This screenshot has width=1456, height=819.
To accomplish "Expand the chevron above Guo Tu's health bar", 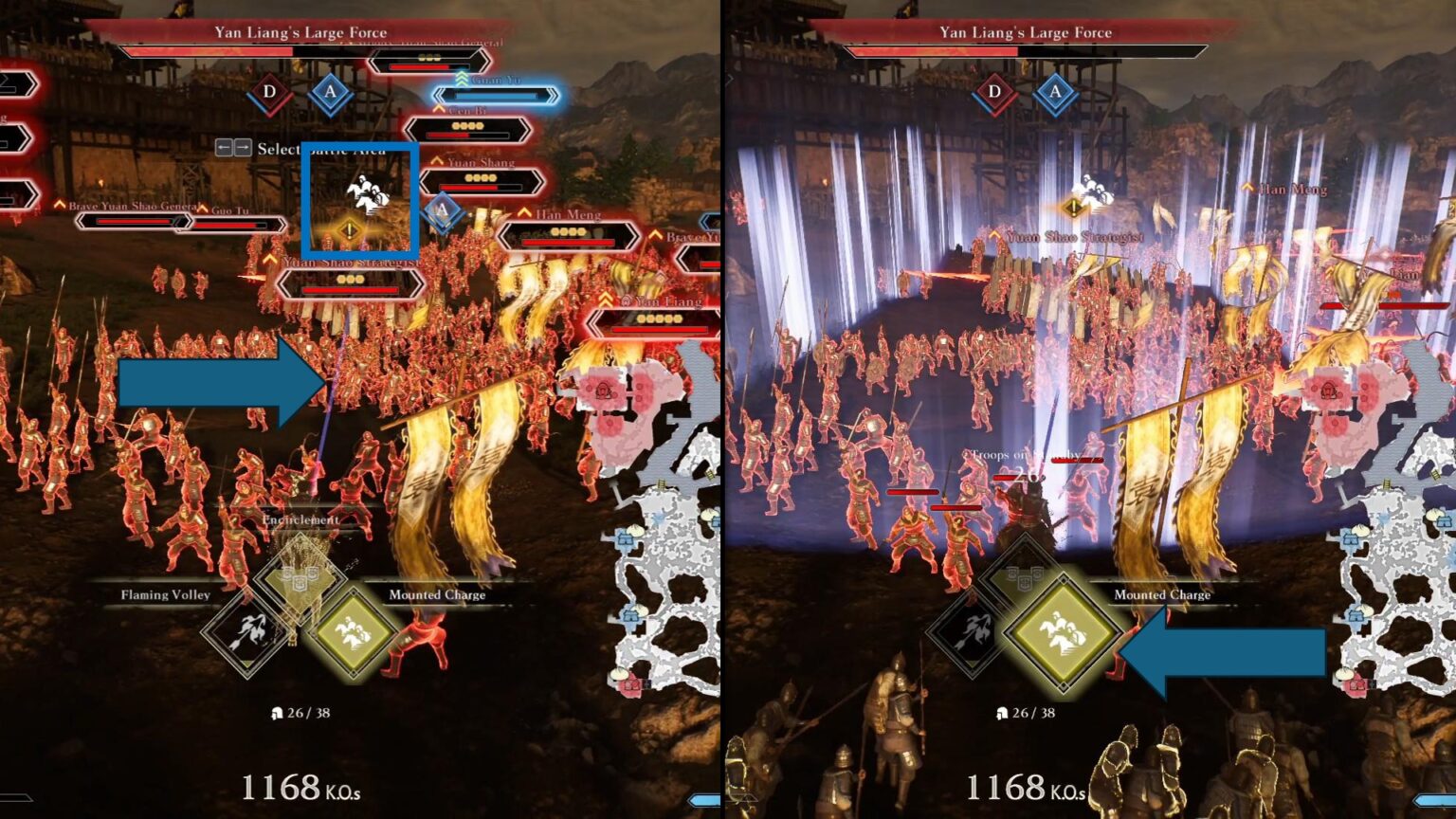I will (x=202, y=209).
